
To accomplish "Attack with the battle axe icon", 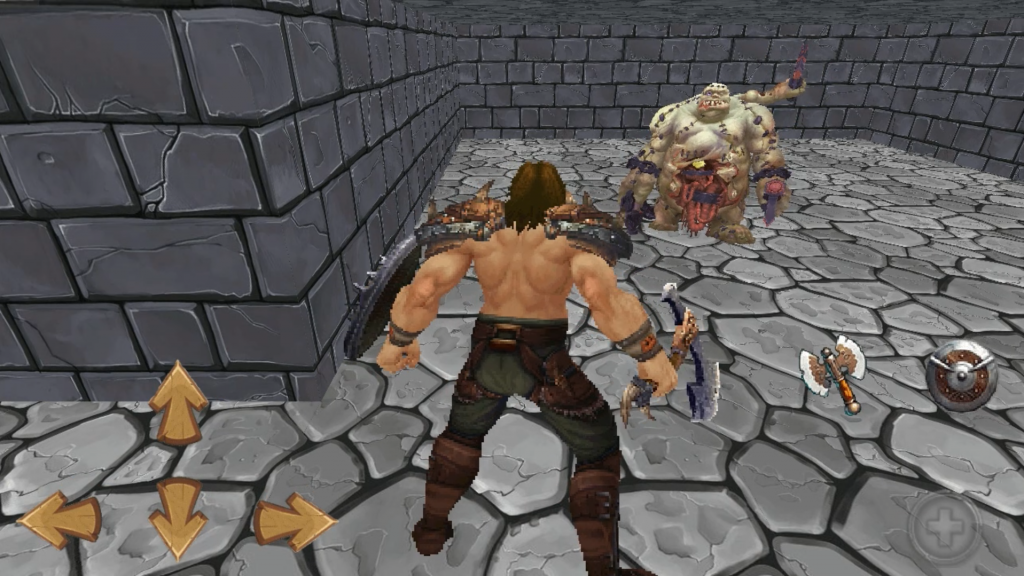I will 833,374.
